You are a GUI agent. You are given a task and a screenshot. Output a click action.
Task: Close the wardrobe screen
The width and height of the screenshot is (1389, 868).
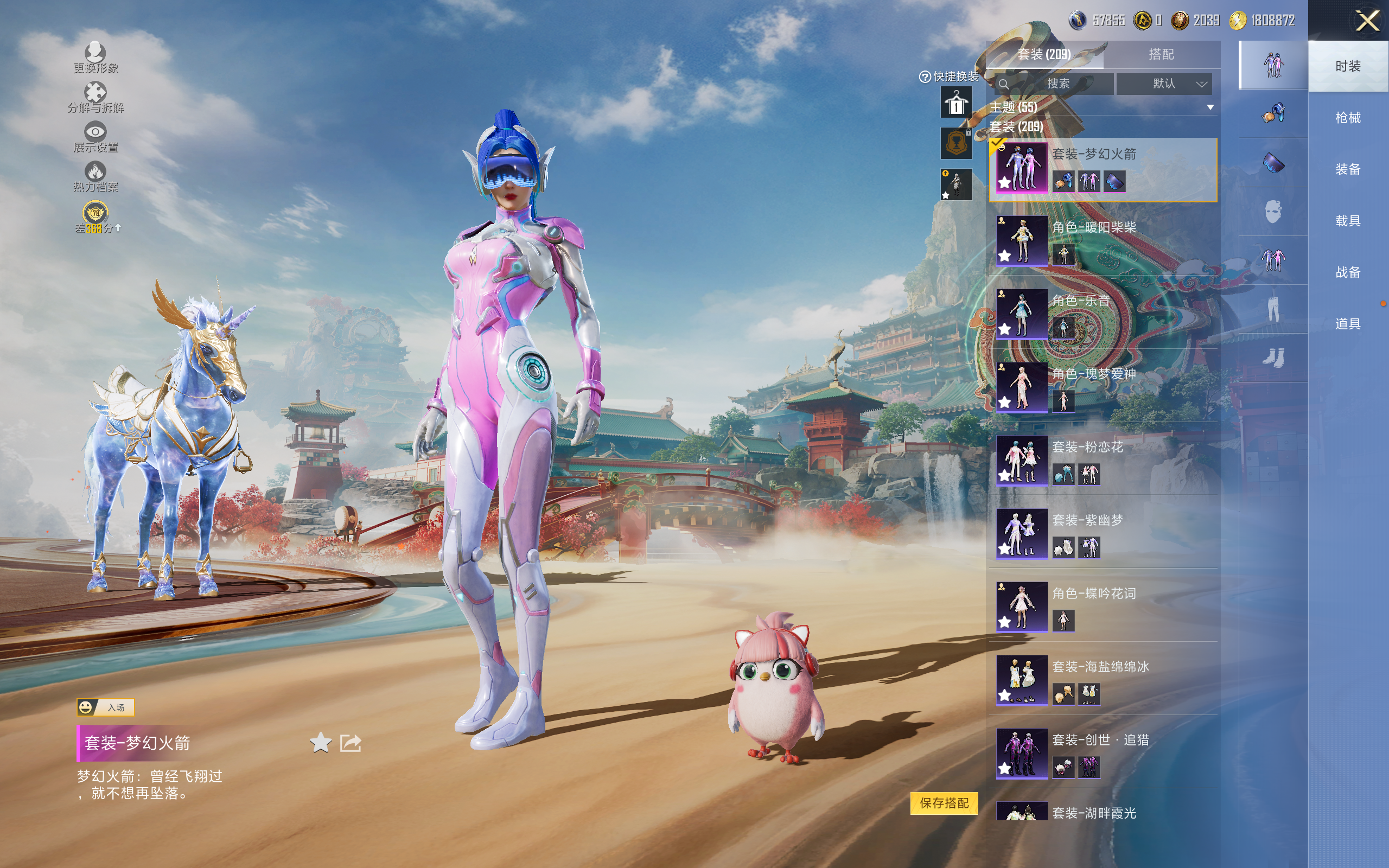coord(1367,21)
